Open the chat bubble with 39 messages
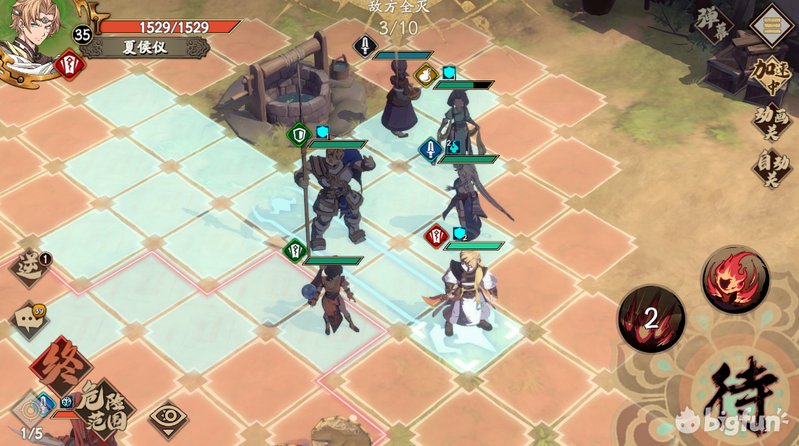The width and height of the screenshot is (799, 446). tap(30, 320)
